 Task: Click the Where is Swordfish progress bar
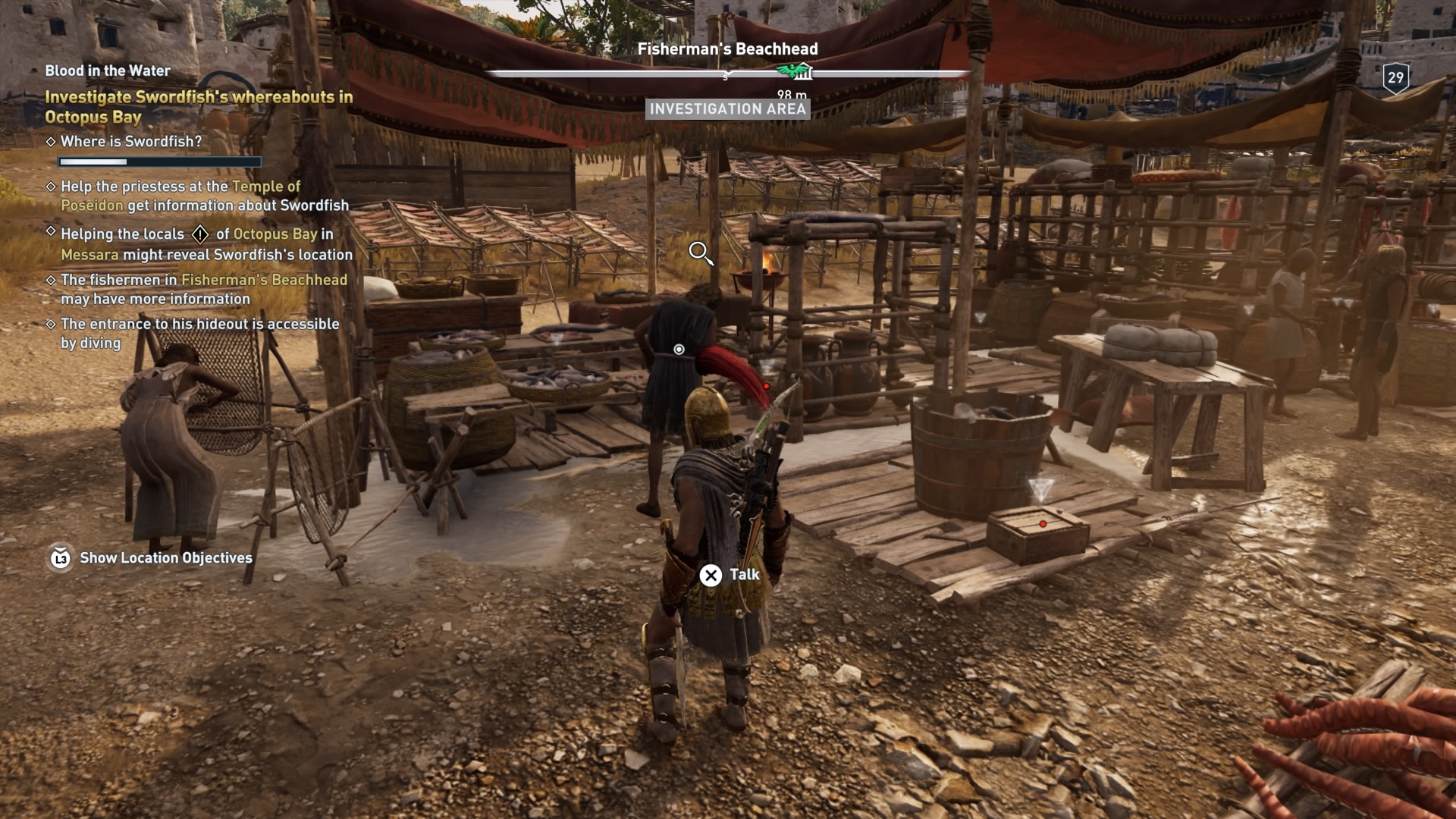159,162
